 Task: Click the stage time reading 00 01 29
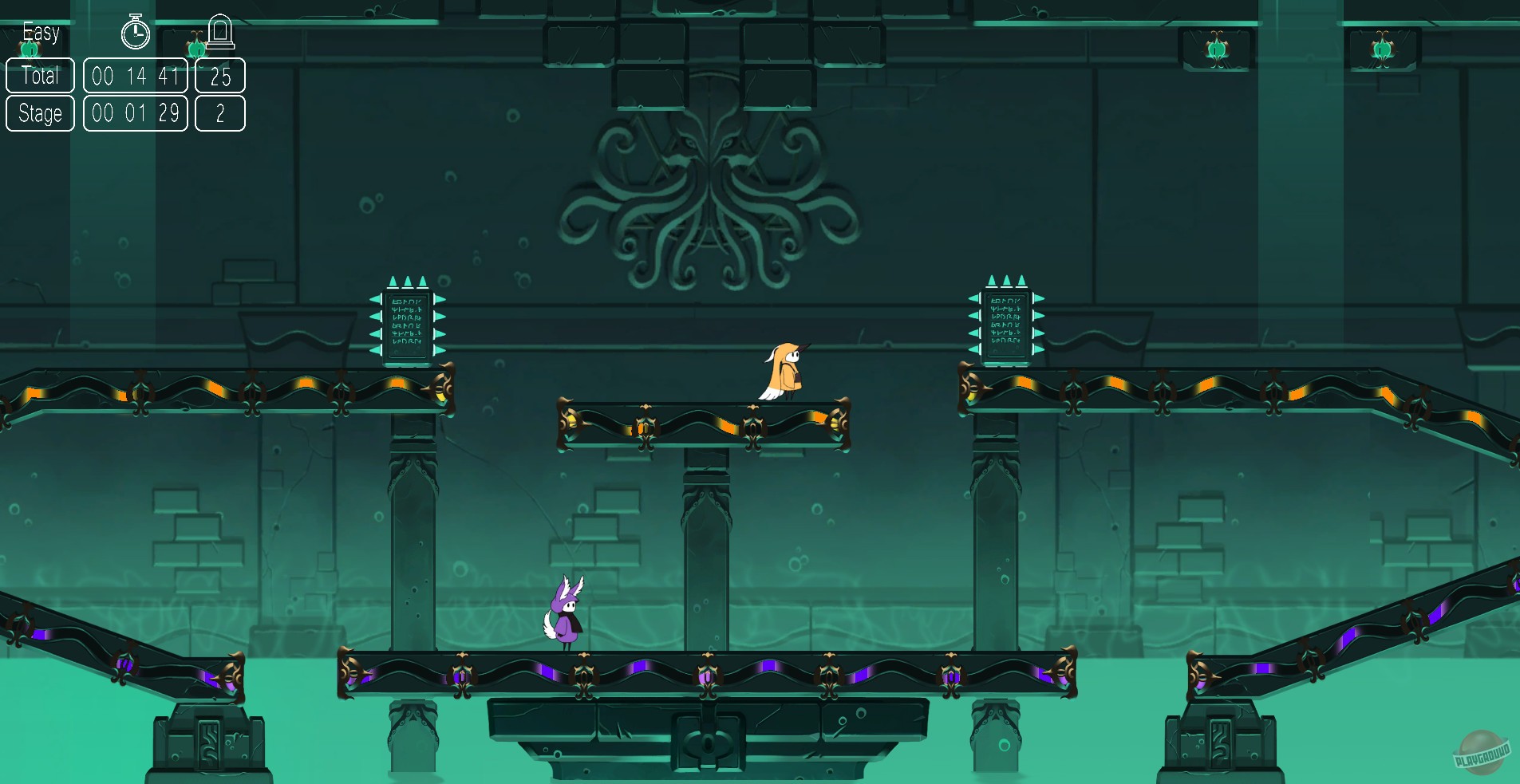point(136,113)
